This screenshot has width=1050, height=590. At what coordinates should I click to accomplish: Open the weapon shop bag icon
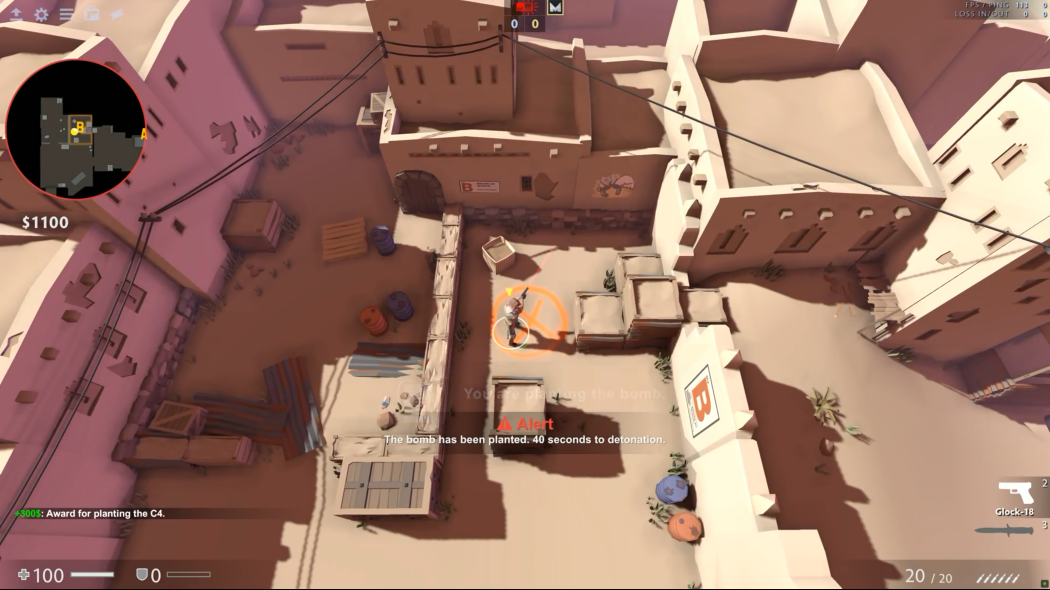coord(91,14)
